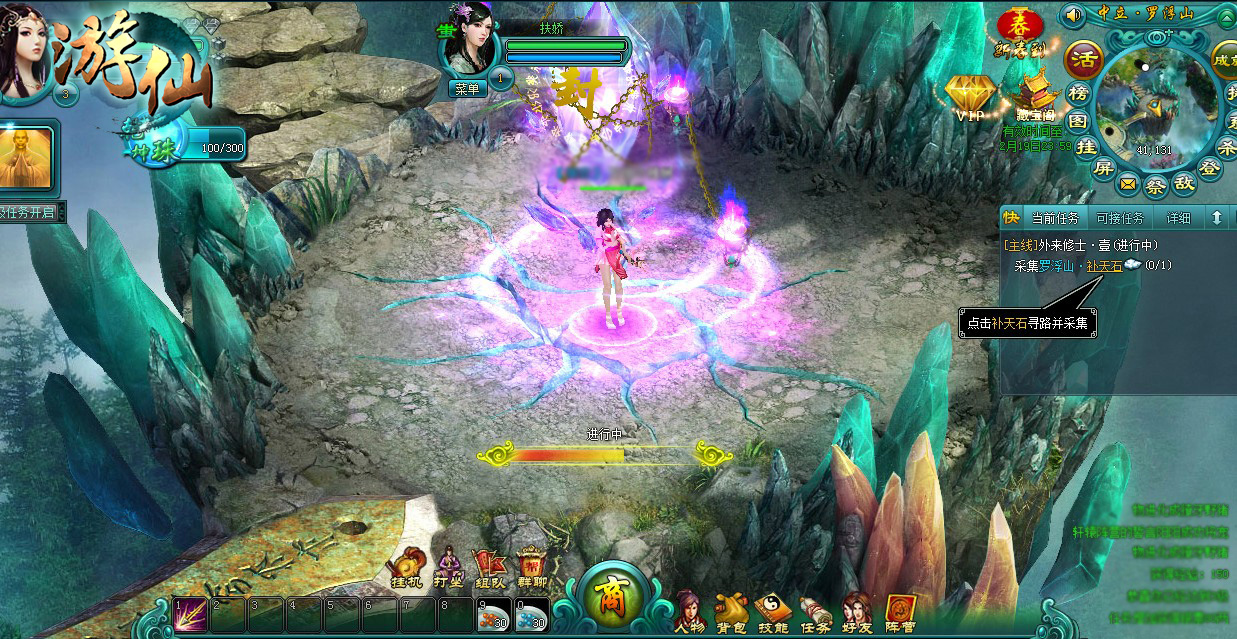
Task: Open the 藏宝阁 treasure pavilion
Action: pyautogui.click(x=1034, y=98)
